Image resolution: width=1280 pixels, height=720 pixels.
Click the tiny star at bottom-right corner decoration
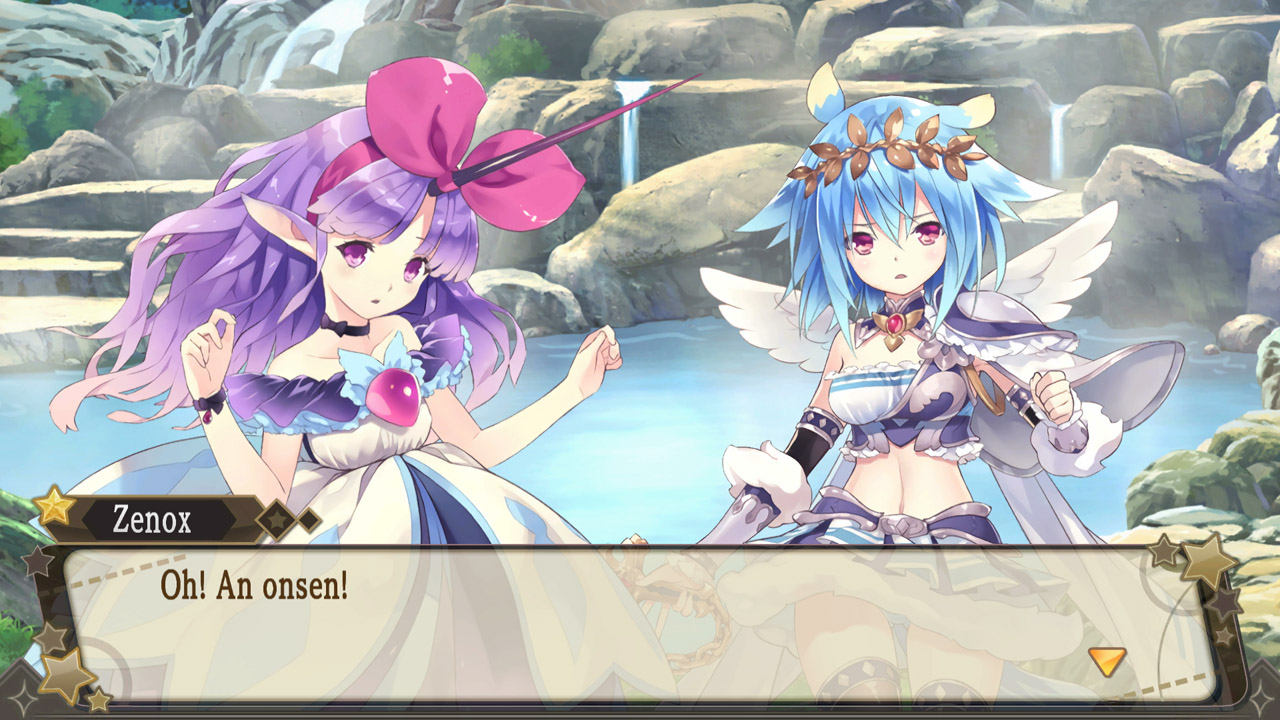[1223, 636]
